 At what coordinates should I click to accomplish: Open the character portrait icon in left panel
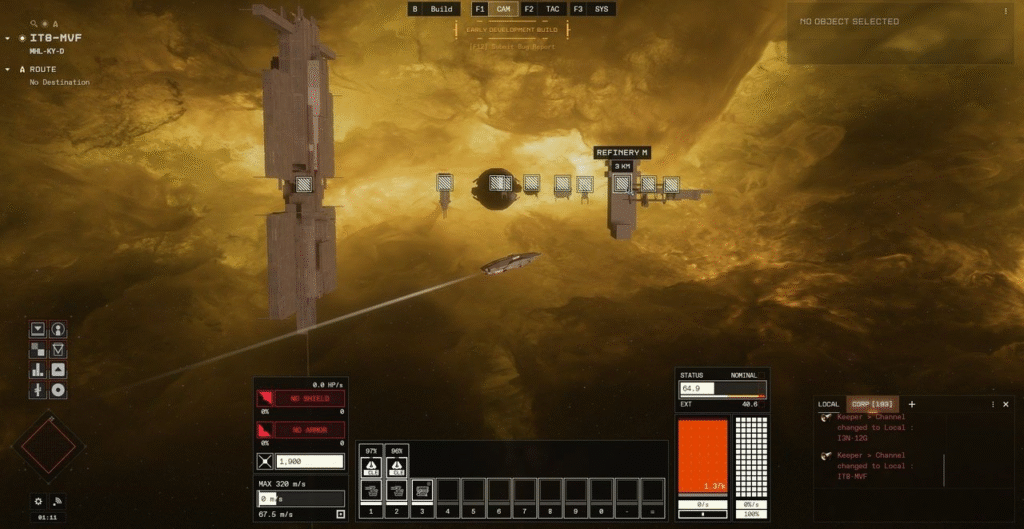coord(58,329)
